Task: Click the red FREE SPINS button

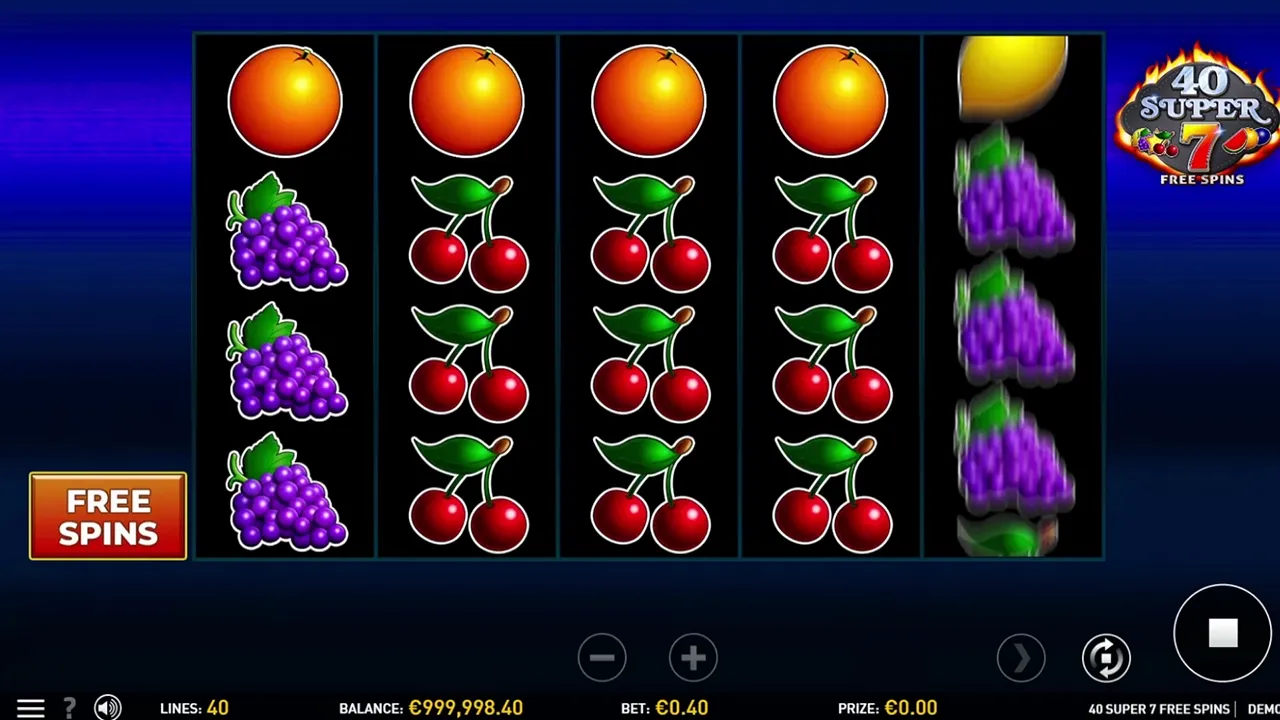Action: (108, 516)
